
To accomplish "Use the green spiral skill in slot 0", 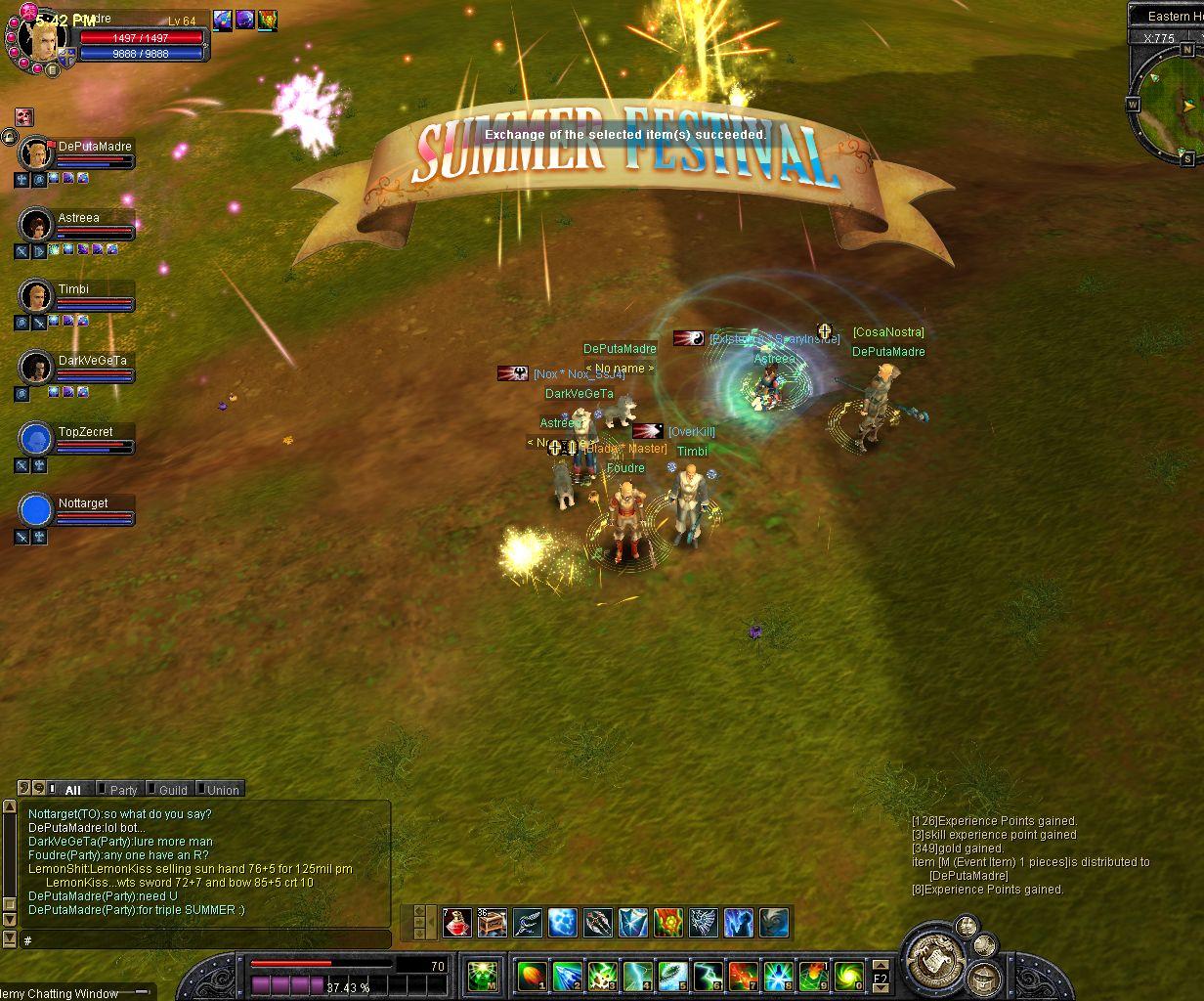I will (848, 976).
